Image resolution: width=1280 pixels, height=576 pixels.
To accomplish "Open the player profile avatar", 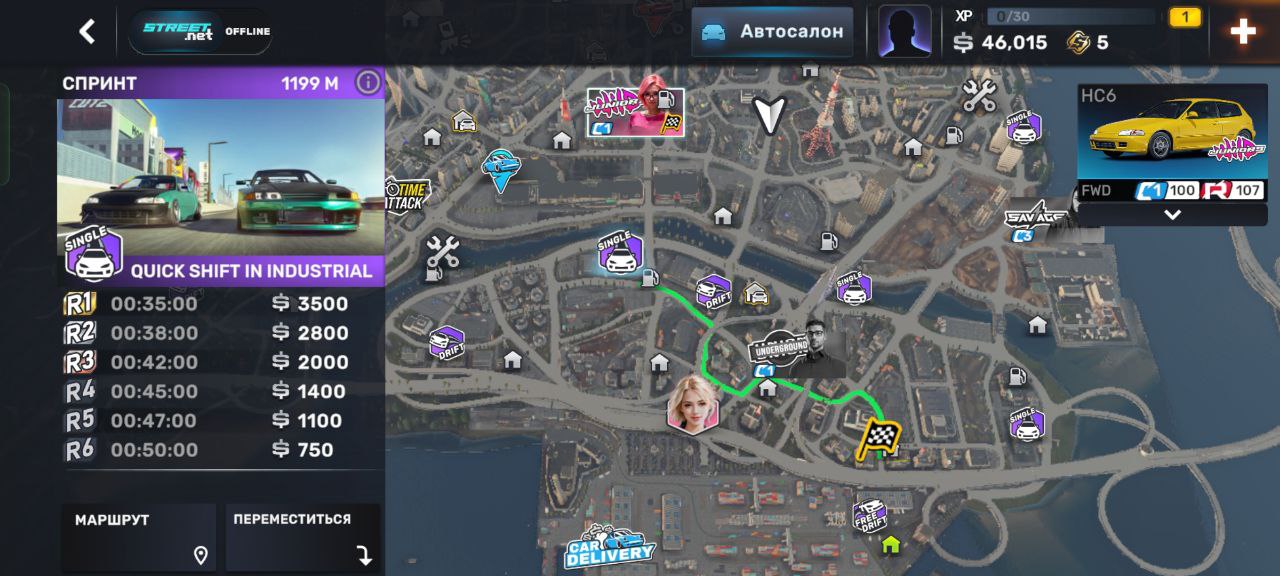I will (904, 32).
